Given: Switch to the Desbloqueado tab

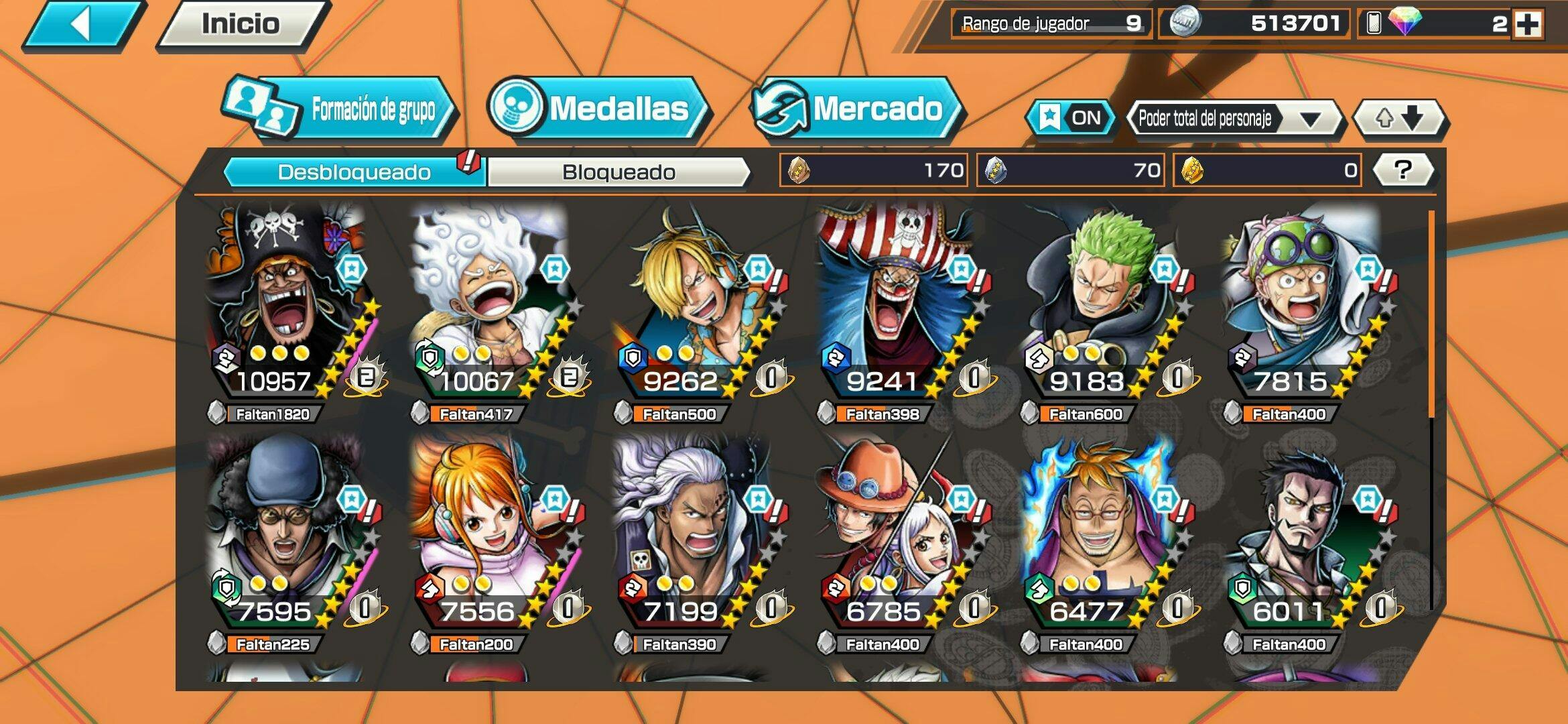Looking at the screenshot, I should (354, 172).
